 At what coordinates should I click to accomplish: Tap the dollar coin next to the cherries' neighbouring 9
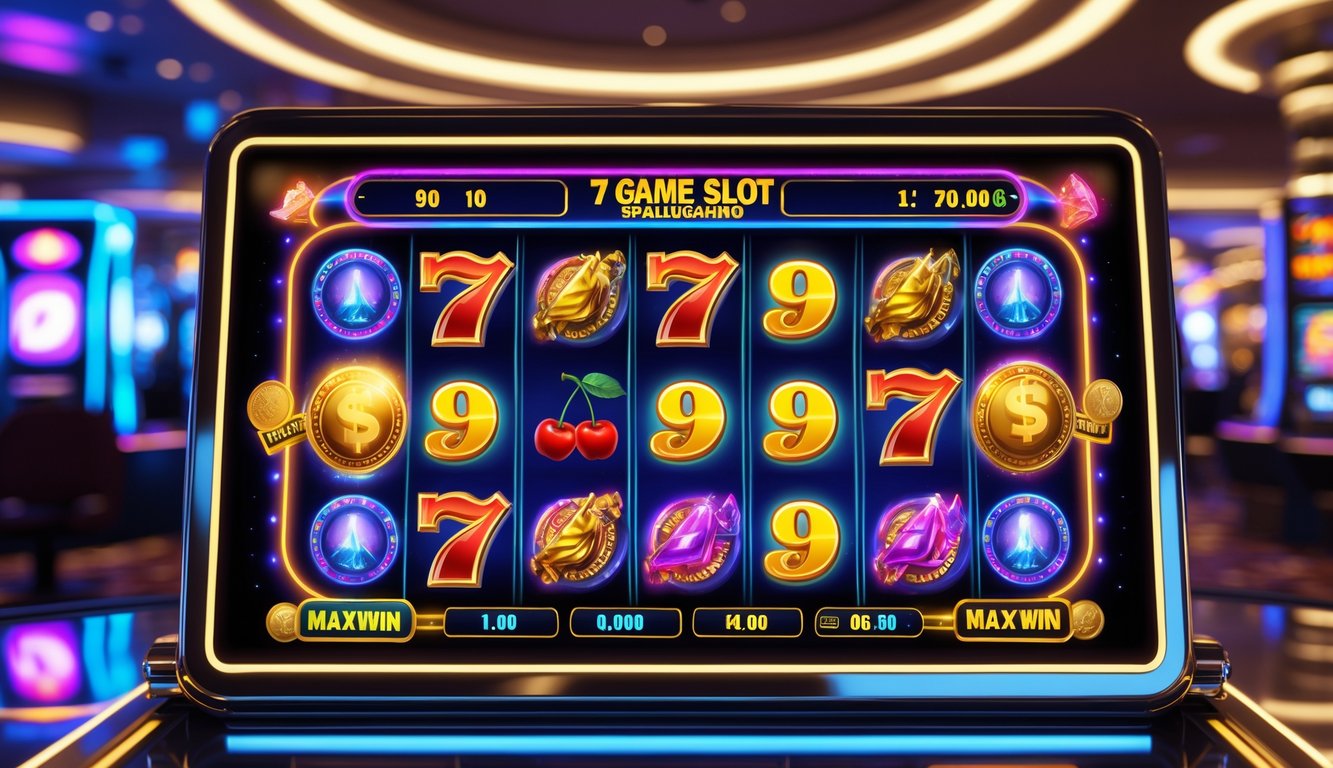pos(355,418)
